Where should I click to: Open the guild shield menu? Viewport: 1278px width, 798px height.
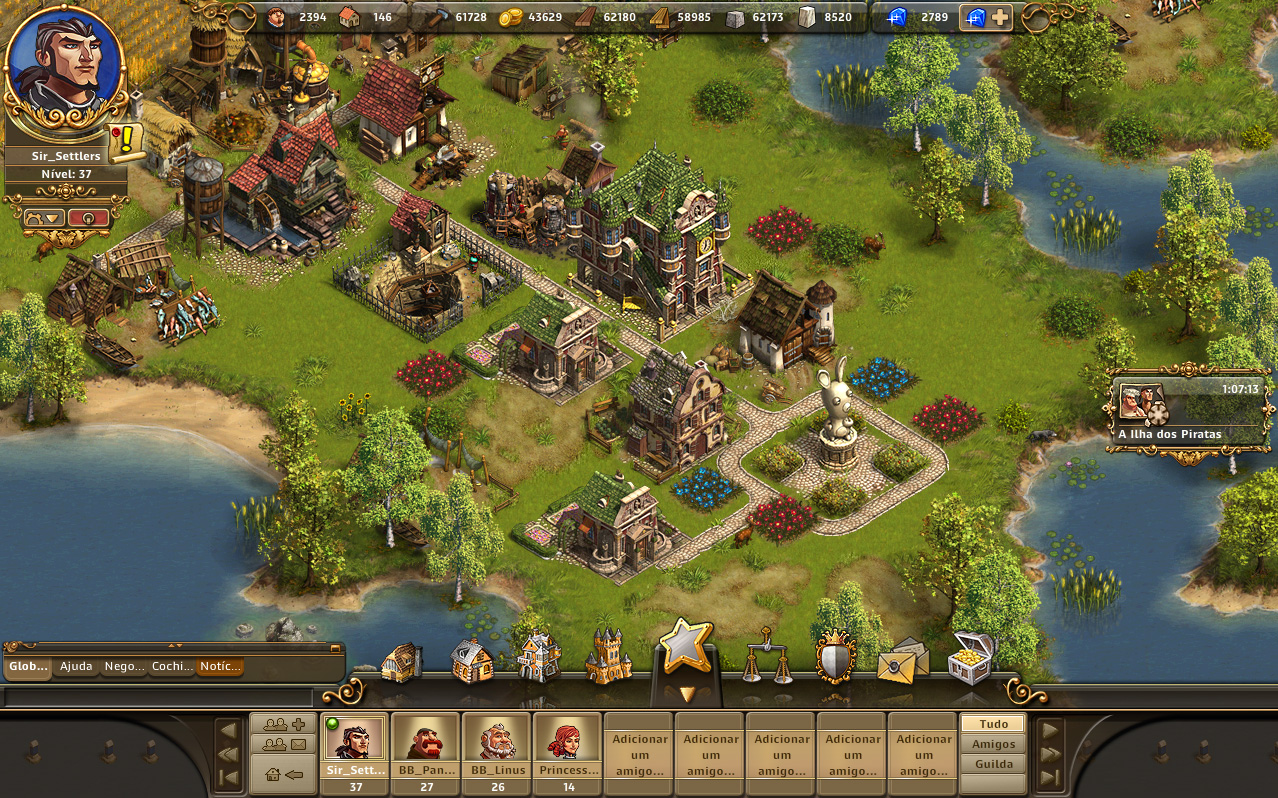tap(835, 657)
